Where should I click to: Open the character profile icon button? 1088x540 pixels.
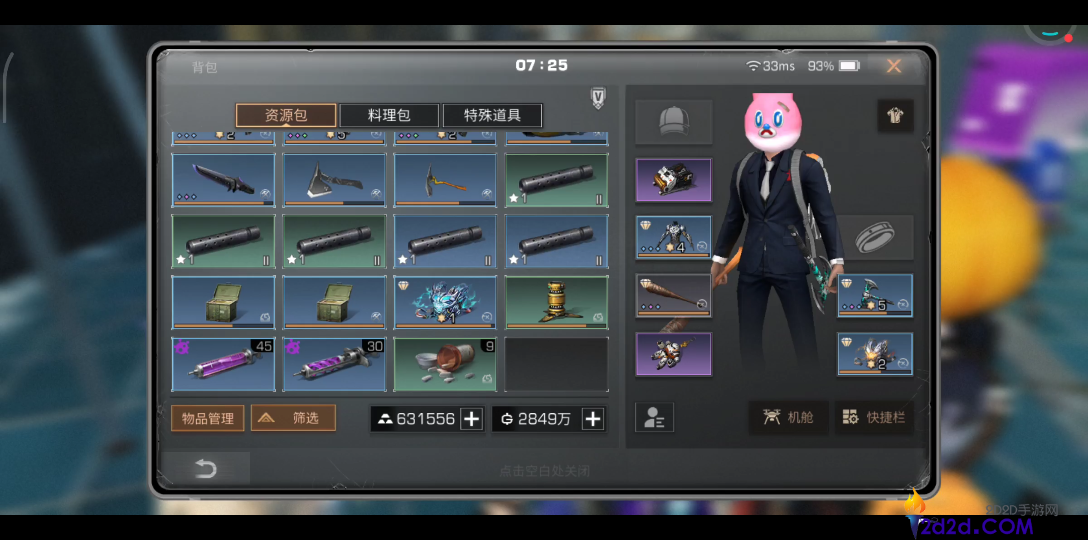click(654, 418)
